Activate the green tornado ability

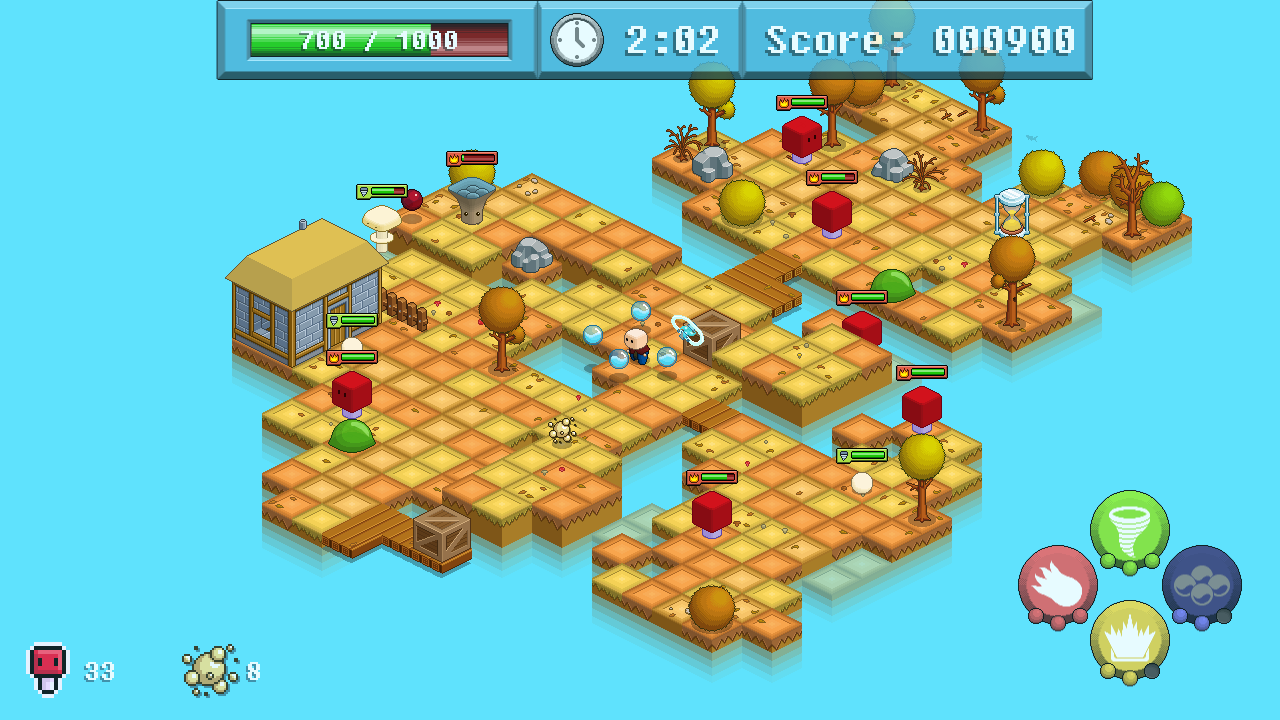(1129, 529)
